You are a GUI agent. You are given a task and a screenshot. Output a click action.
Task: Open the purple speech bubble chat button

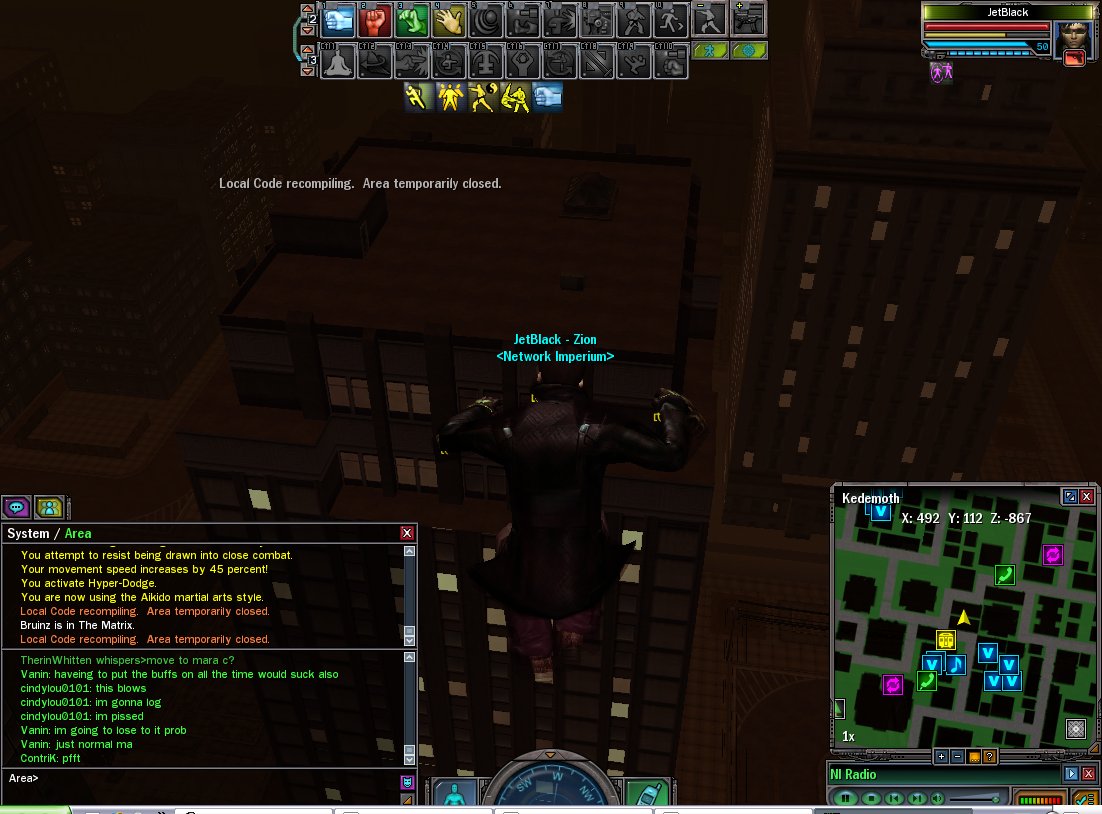pos(16,507)
